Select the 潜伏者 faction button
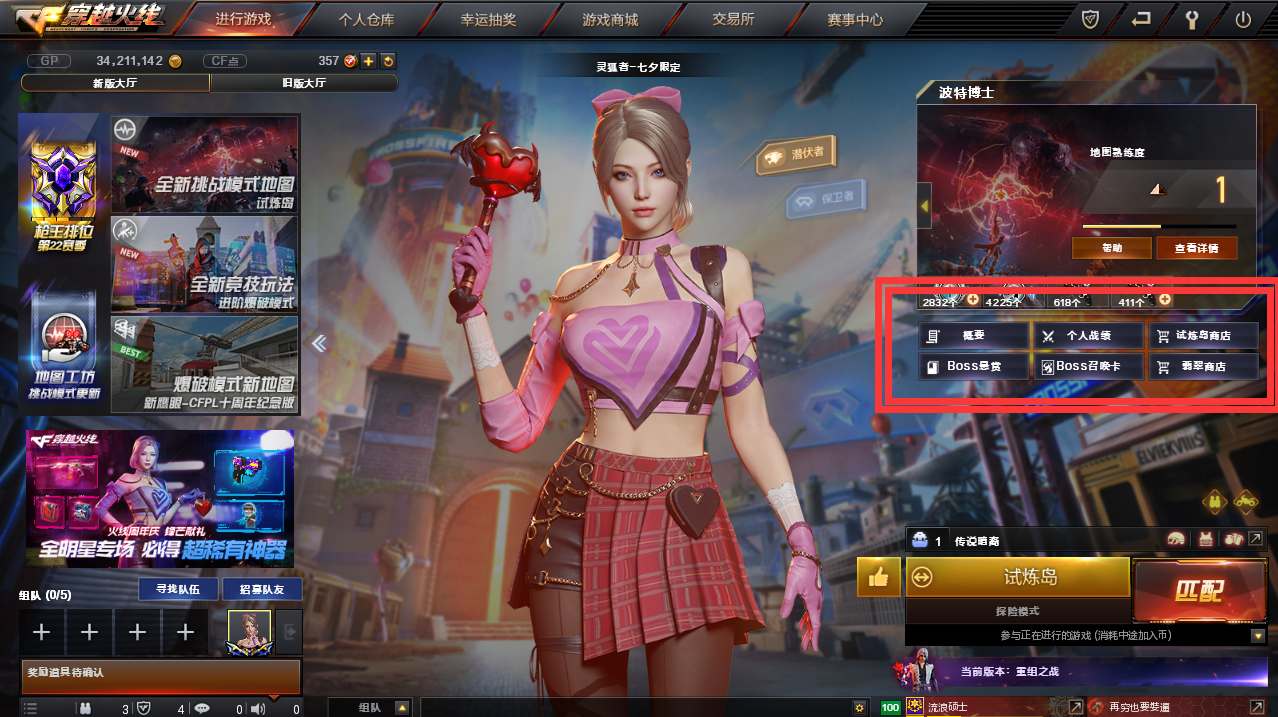1278x717 pixels. pos(796,155)
